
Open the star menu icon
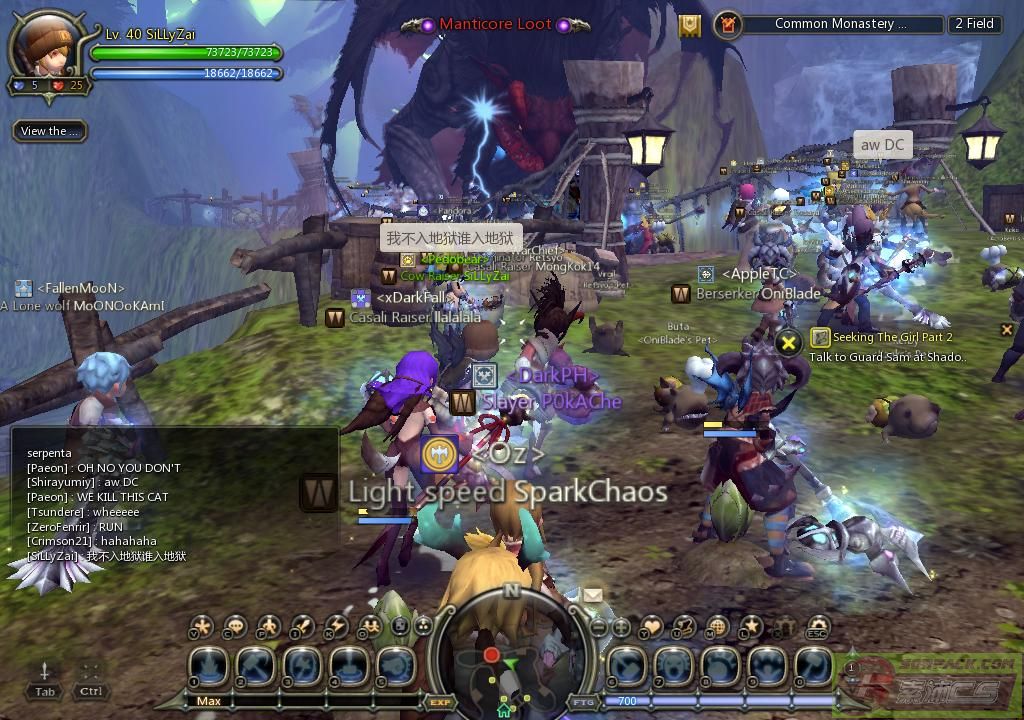click(x=751, y=627)
